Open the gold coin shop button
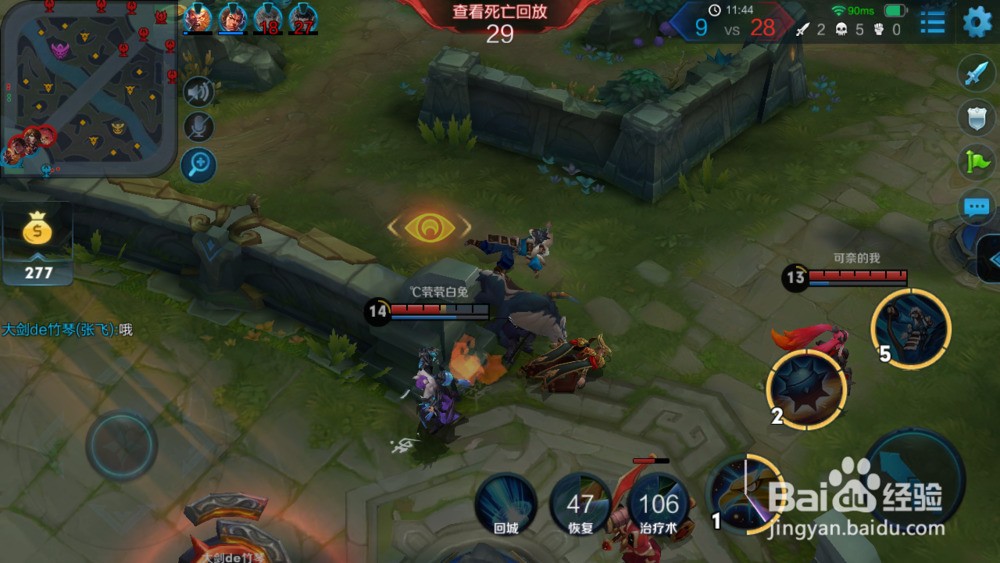This screenshot has height=563, width=1000. click(x=37, y=232)
